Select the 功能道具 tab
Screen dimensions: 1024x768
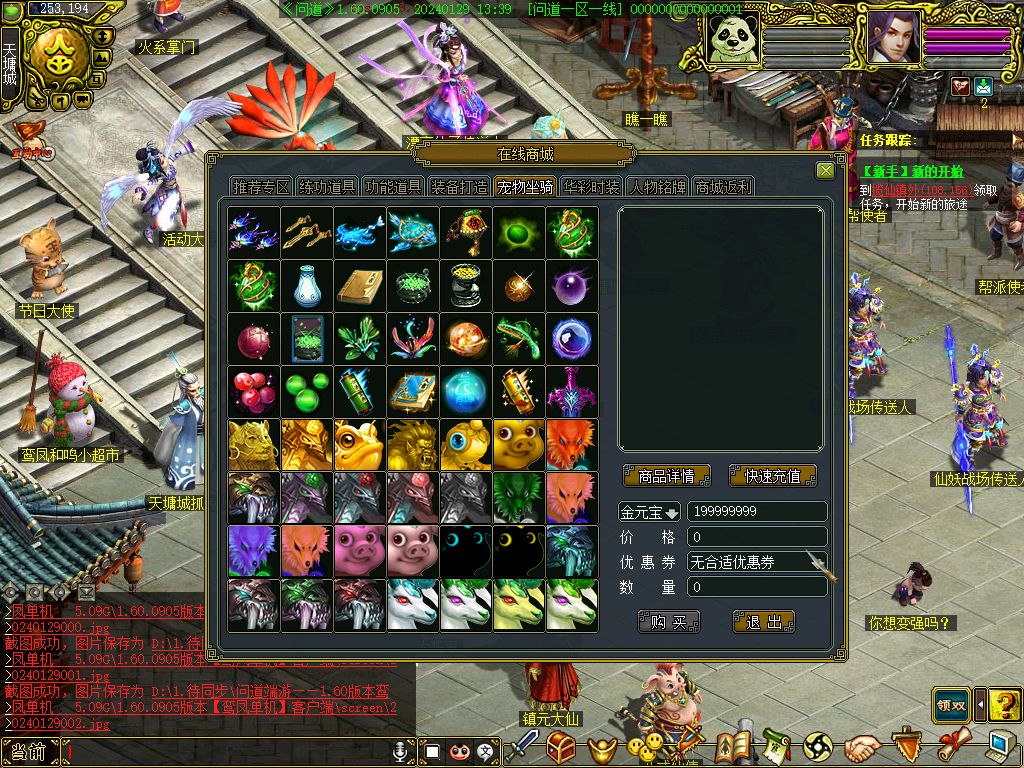point(393,187)
